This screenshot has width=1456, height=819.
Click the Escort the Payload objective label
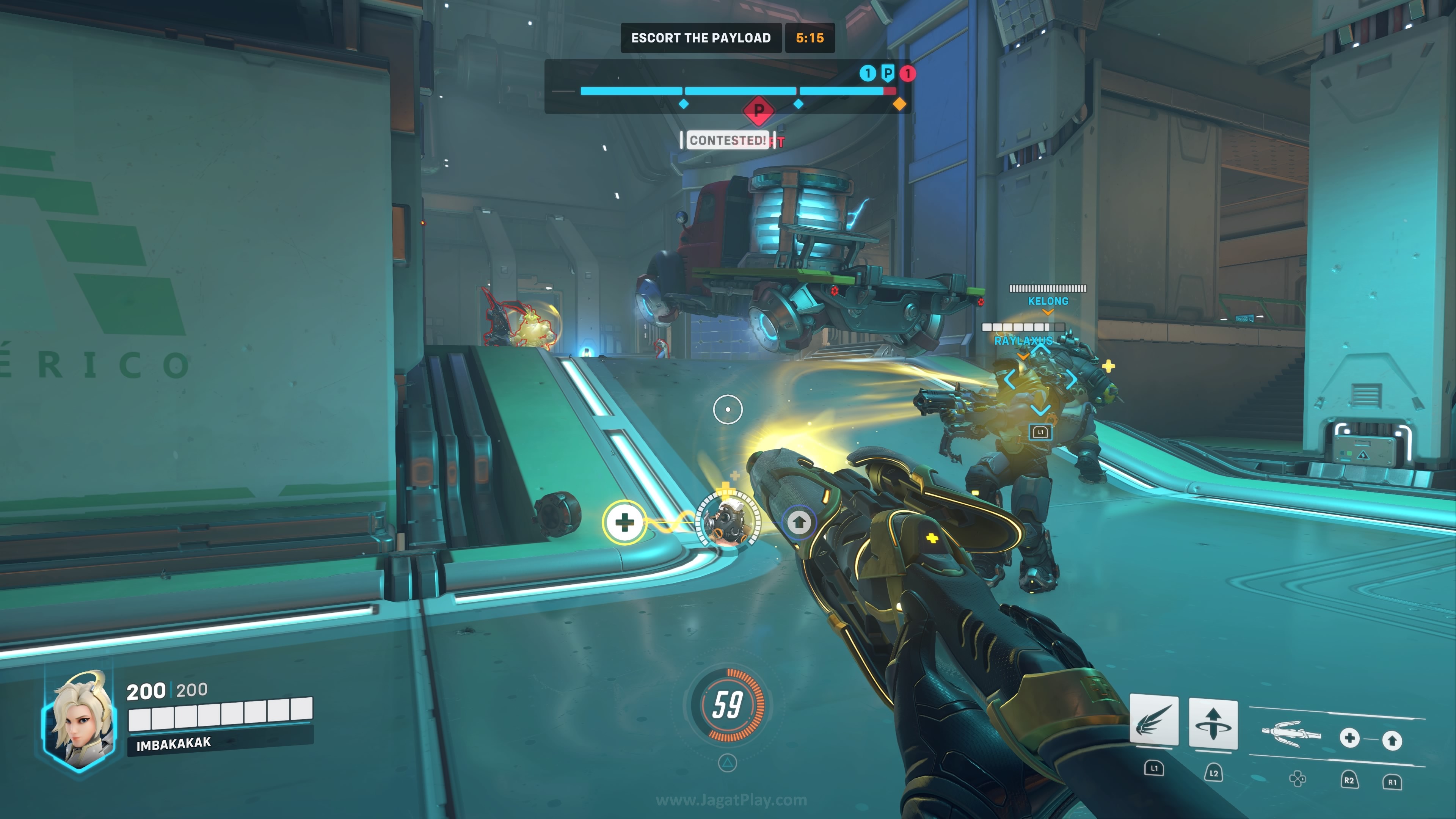click(x=701, y=38)
